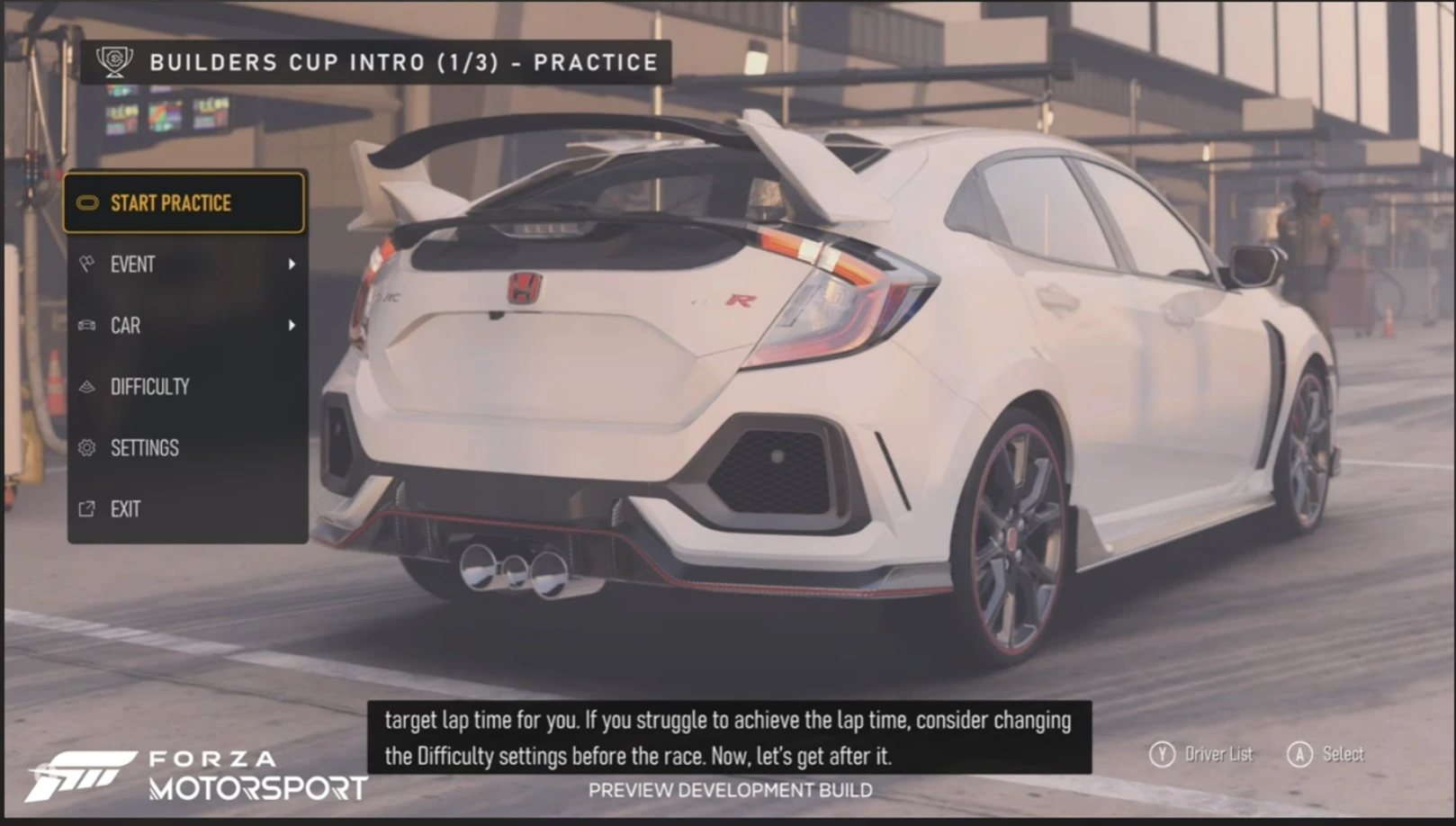The height and width of the screenshot is (826, 1456).
Task: Click the flag icon next to Event
Action: point(86,264)
